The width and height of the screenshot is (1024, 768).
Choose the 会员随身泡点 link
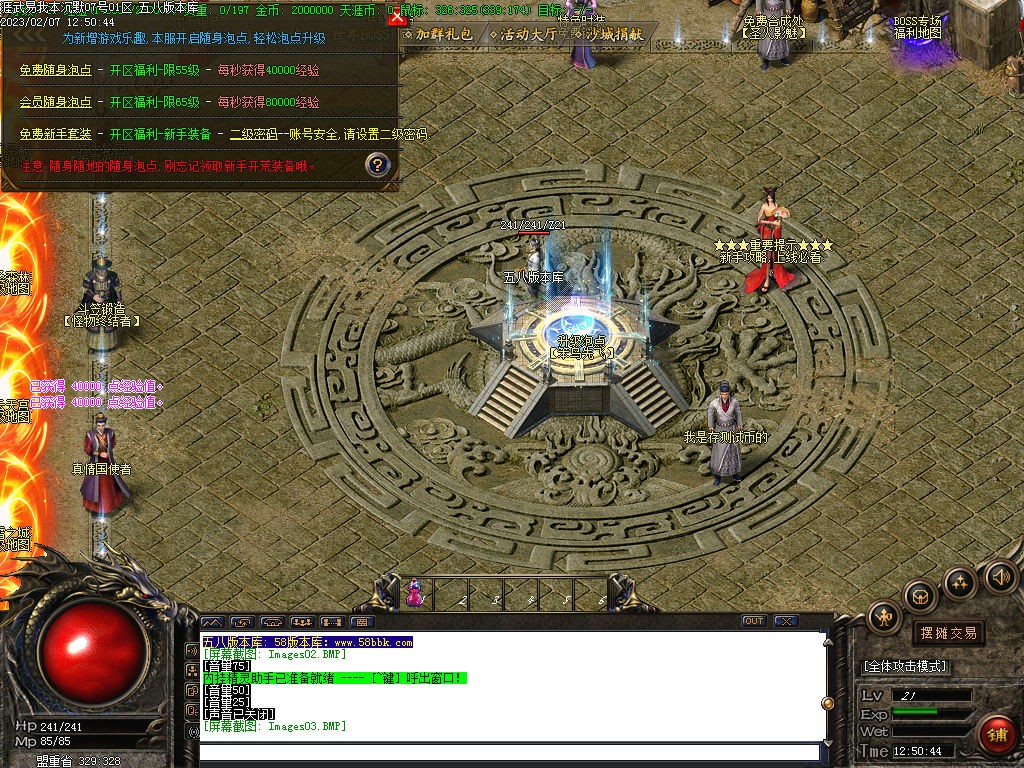55,102
